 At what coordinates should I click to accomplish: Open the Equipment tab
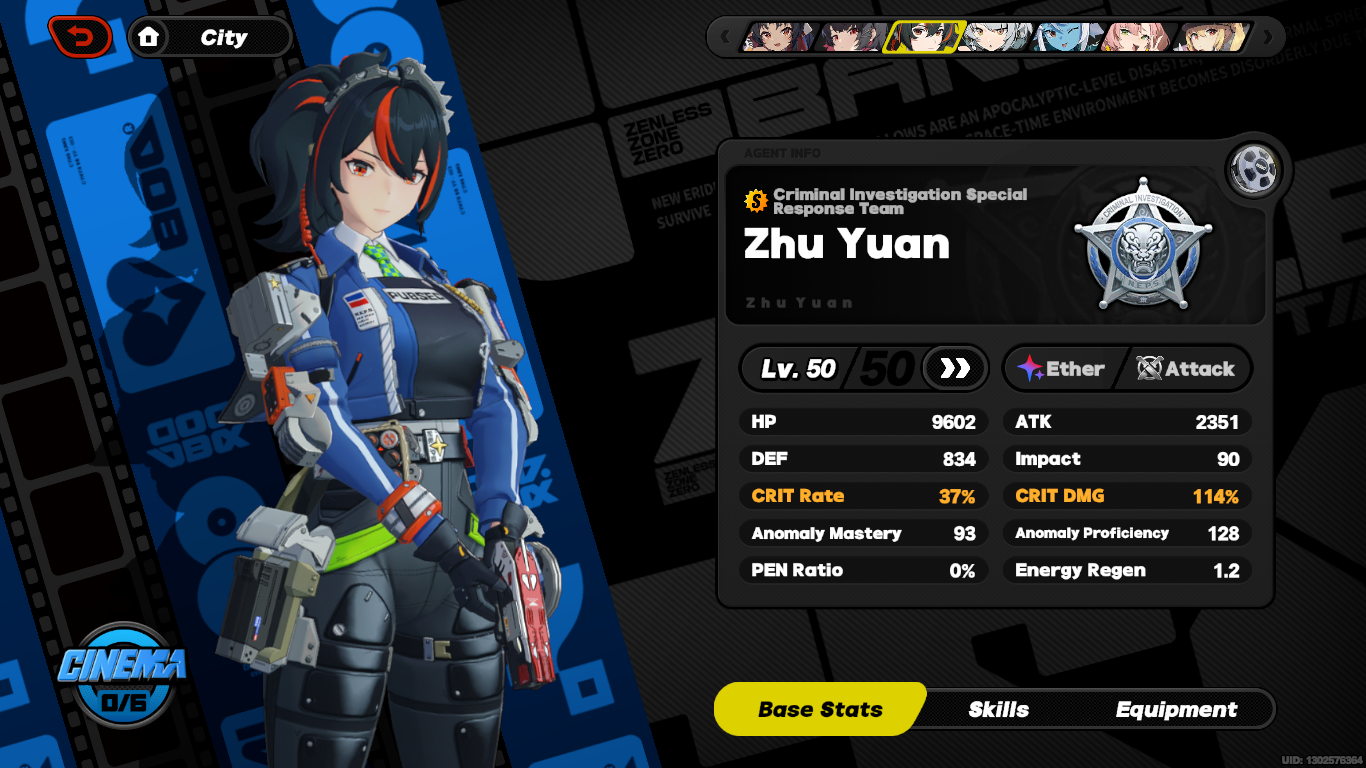point(1179,709)
